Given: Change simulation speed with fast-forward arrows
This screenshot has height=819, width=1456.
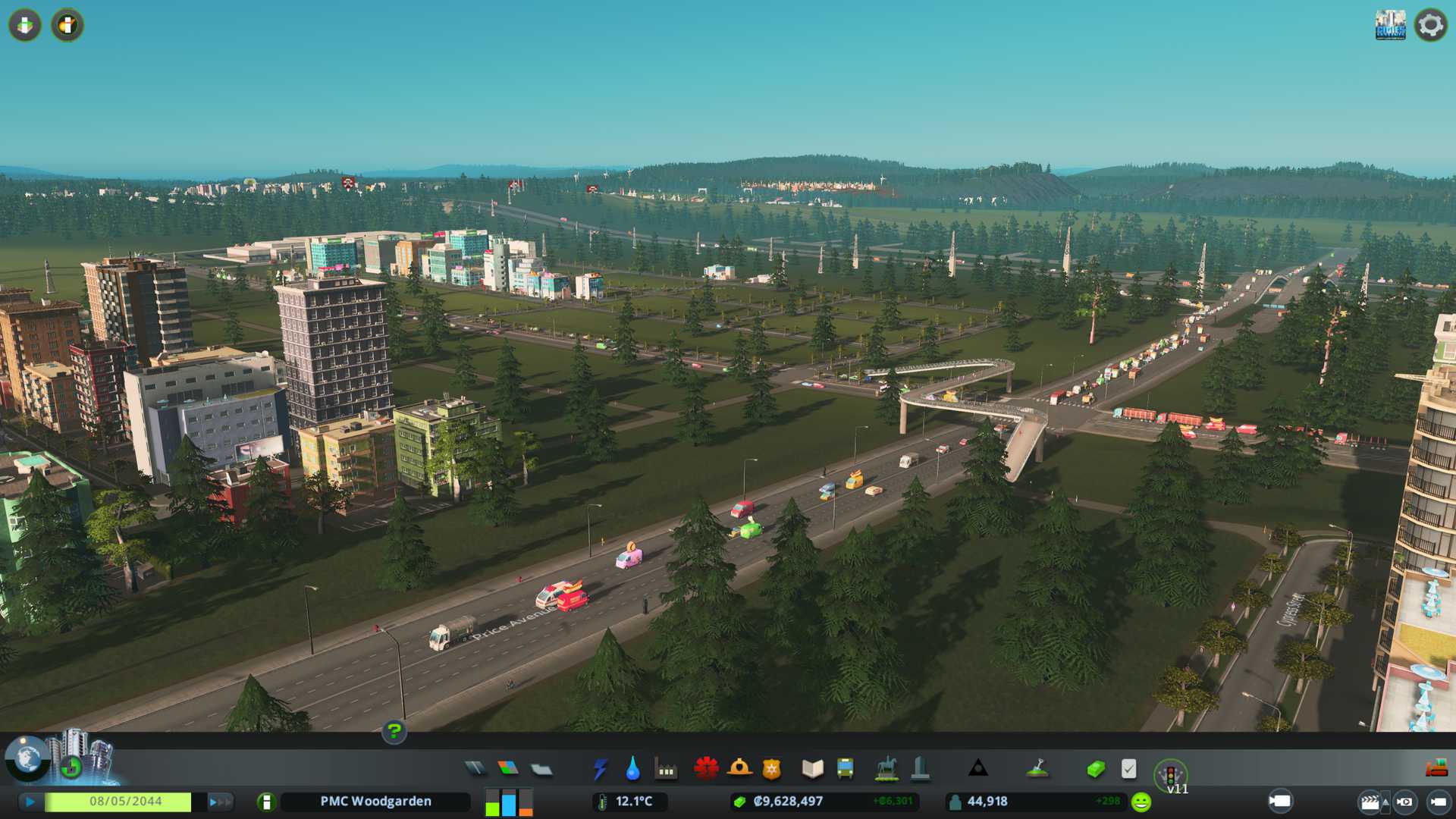Looking at the screenshot, I should point(220,802).
